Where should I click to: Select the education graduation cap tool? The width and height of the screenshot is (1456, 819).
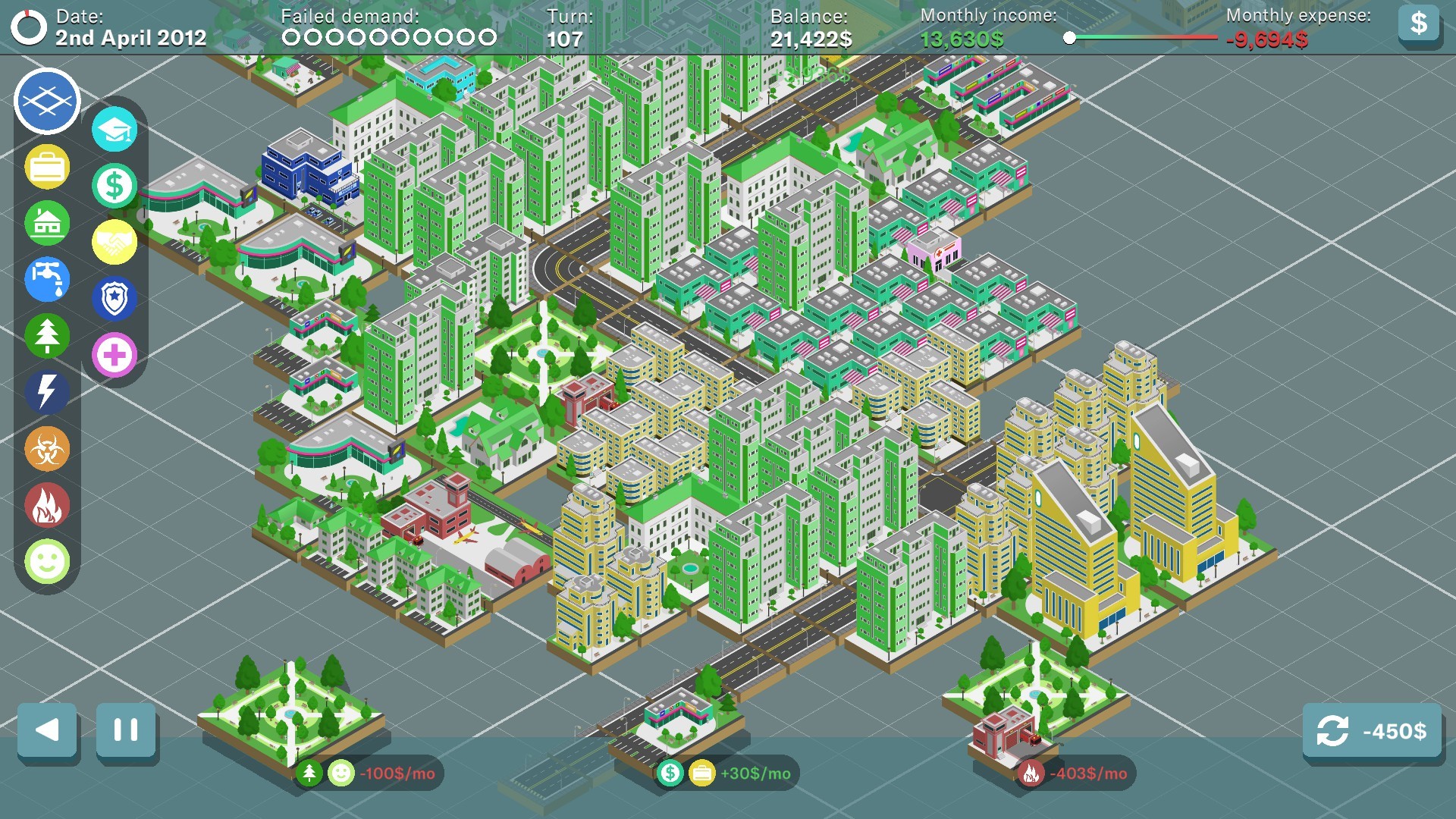(x=114, y=129)
